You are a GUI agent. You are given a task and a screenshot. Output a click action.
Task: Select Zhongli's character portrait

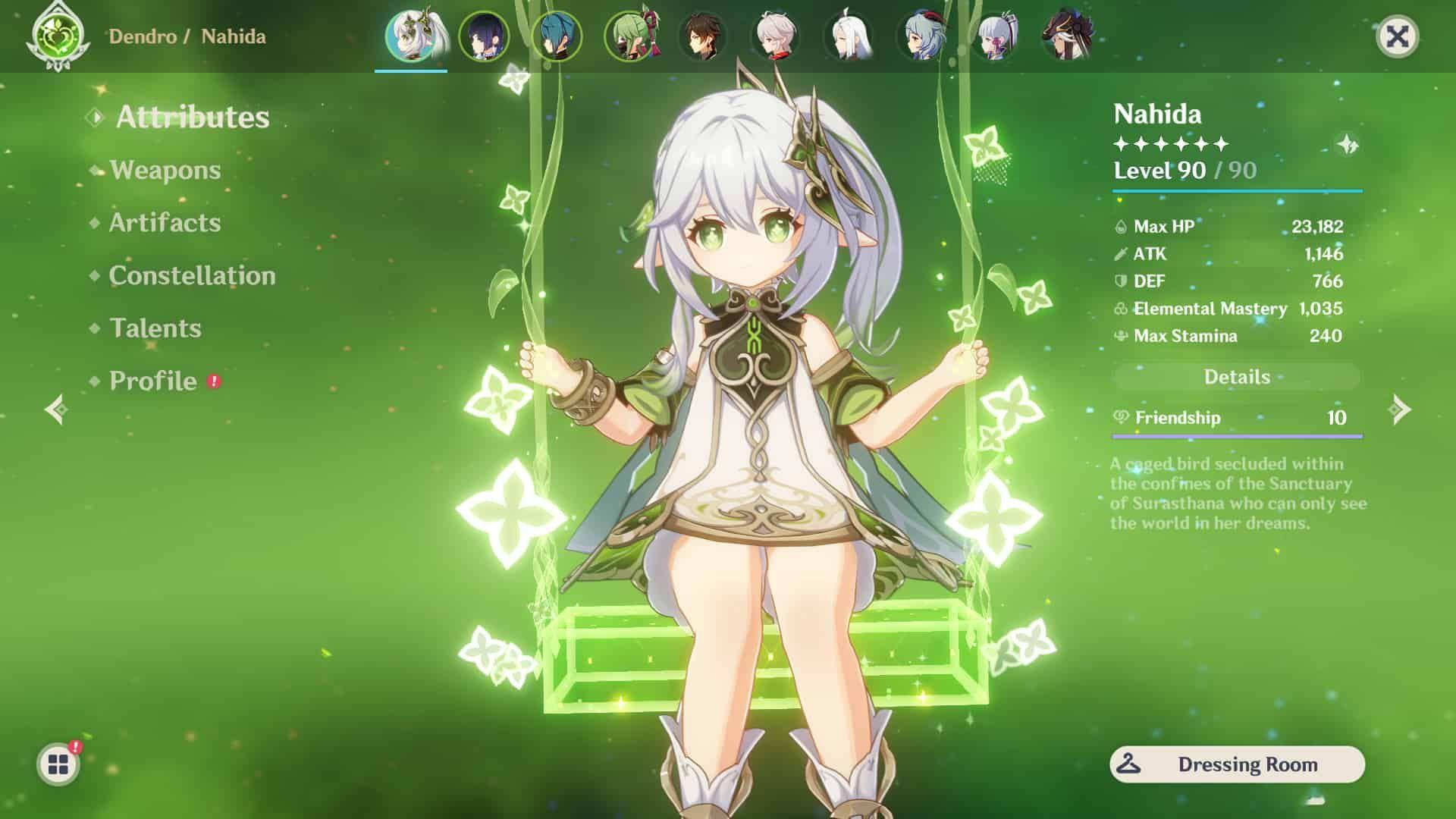click(705, 36)
